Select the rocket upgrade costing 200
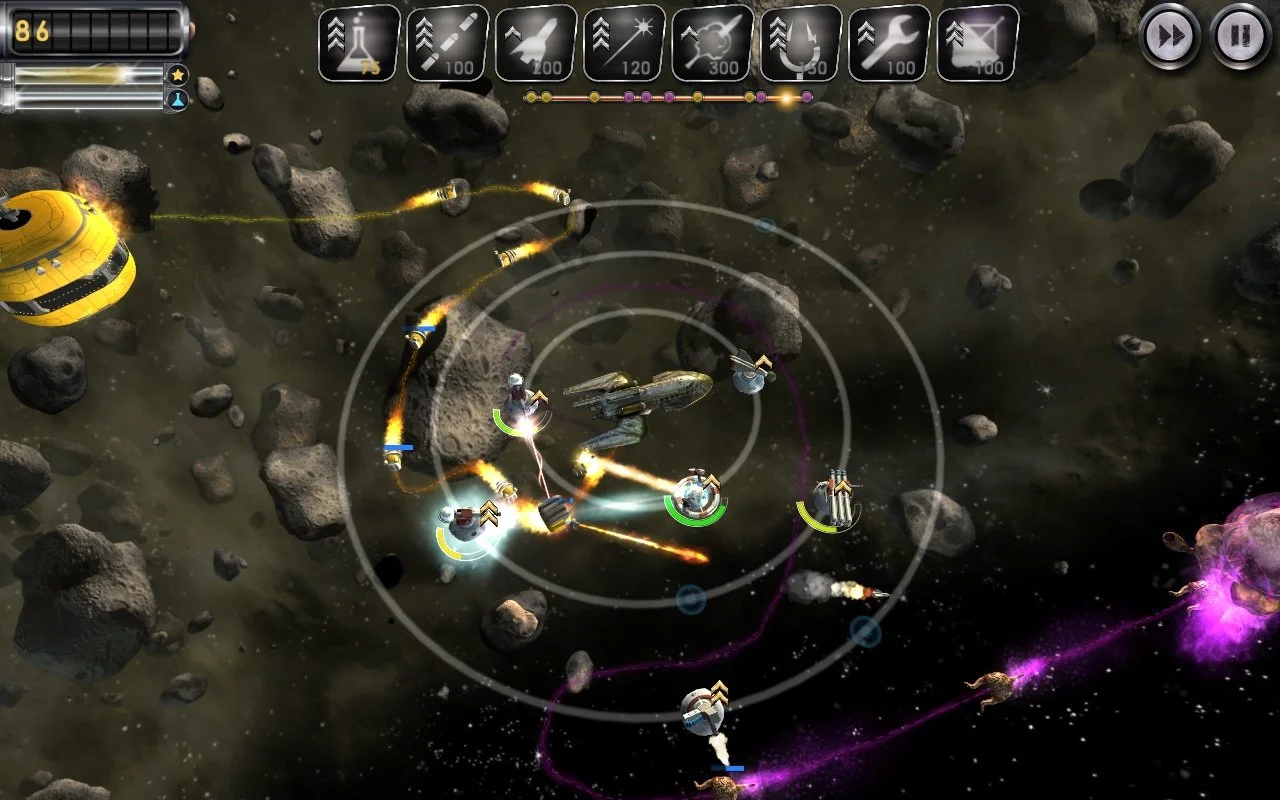The image size is (1280, 800). [x=535, y=44]
